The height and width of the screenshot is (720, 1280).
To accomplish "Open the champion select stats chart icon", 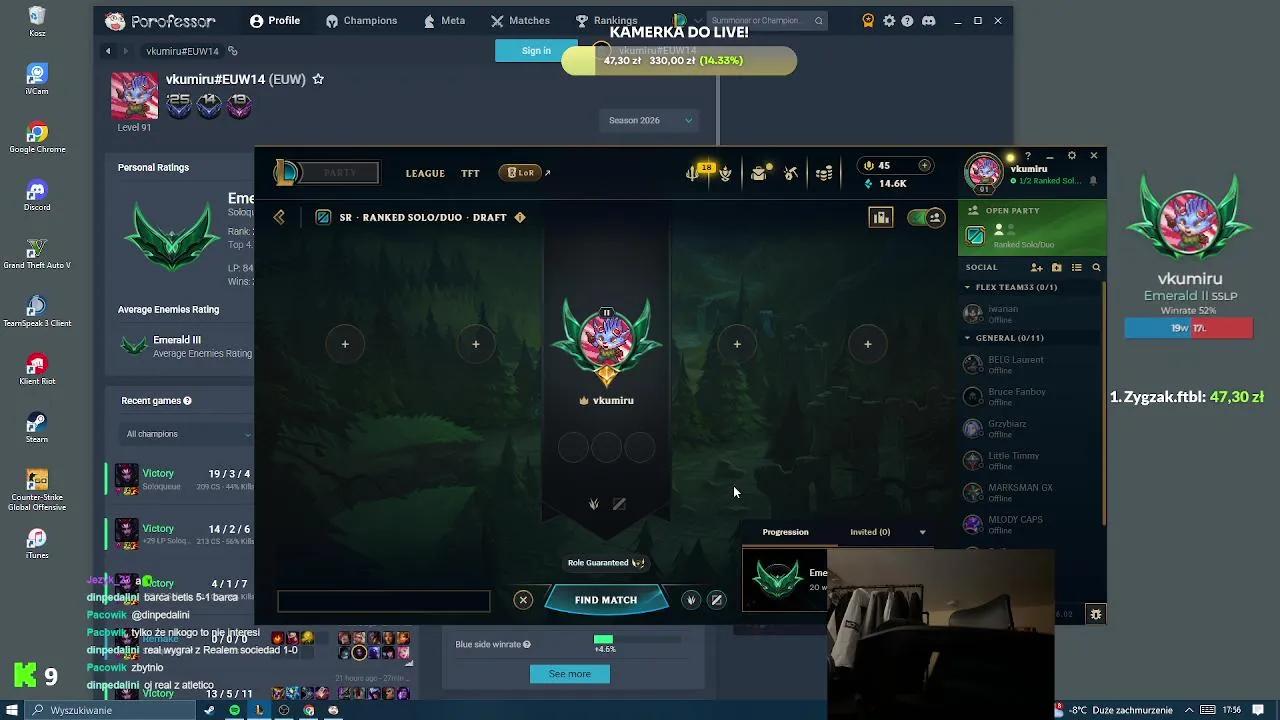I will point(880,218).
